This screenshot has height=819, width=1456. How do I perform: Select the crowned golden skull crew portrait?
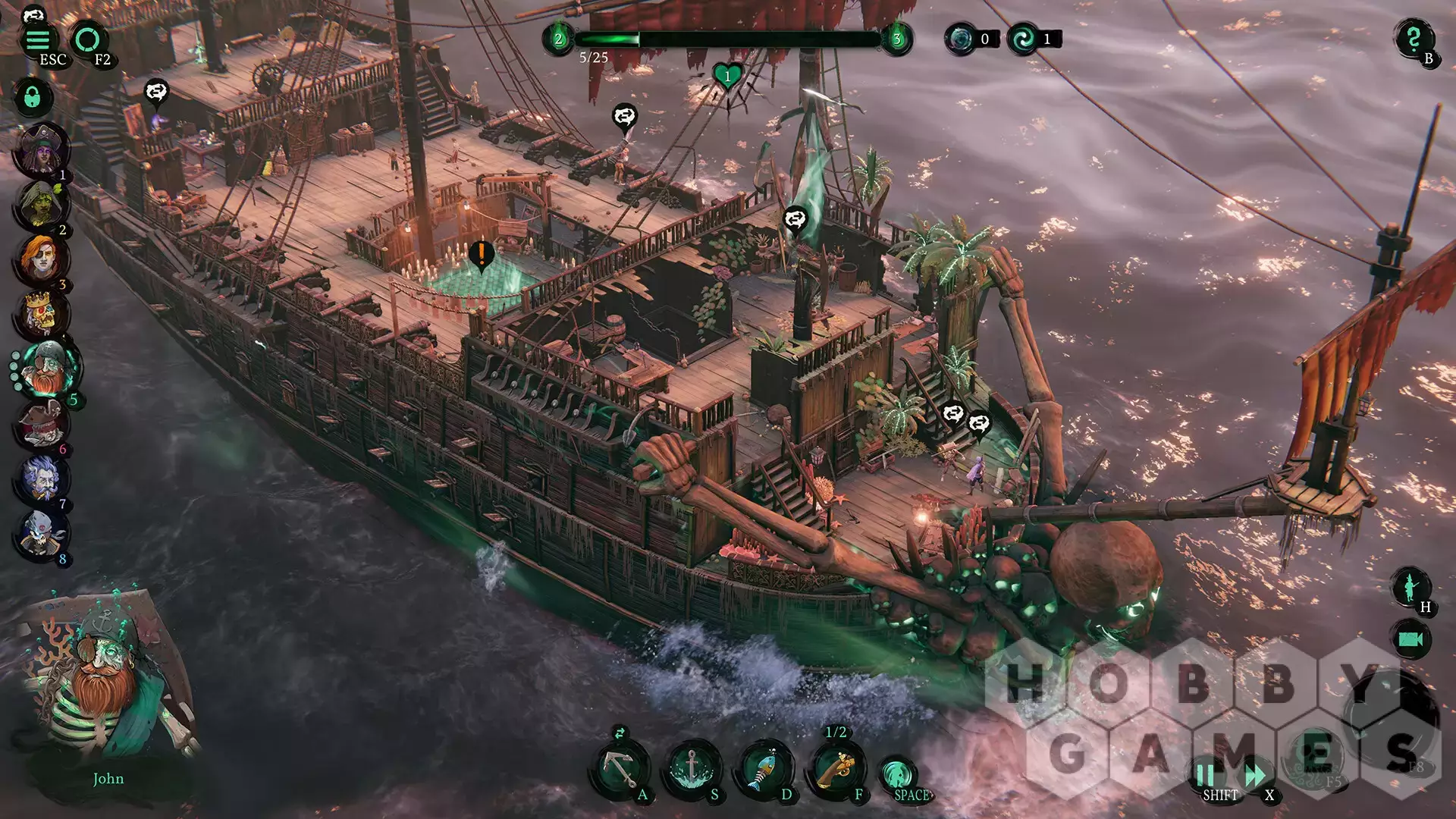pos(41,313)
